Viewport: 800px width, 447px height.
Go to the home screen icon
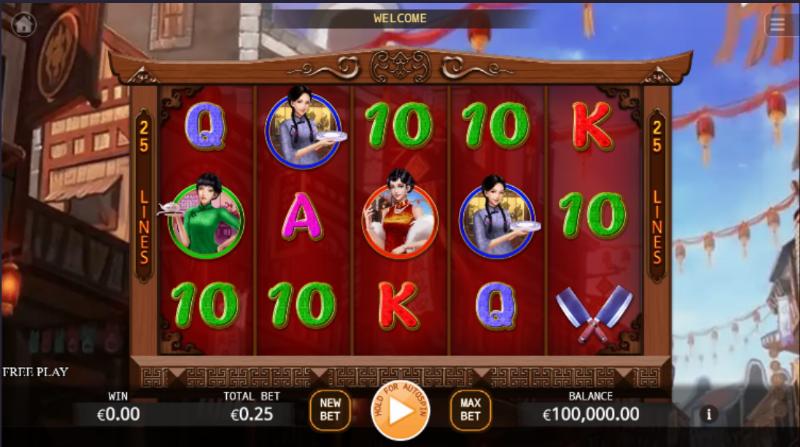23,25
